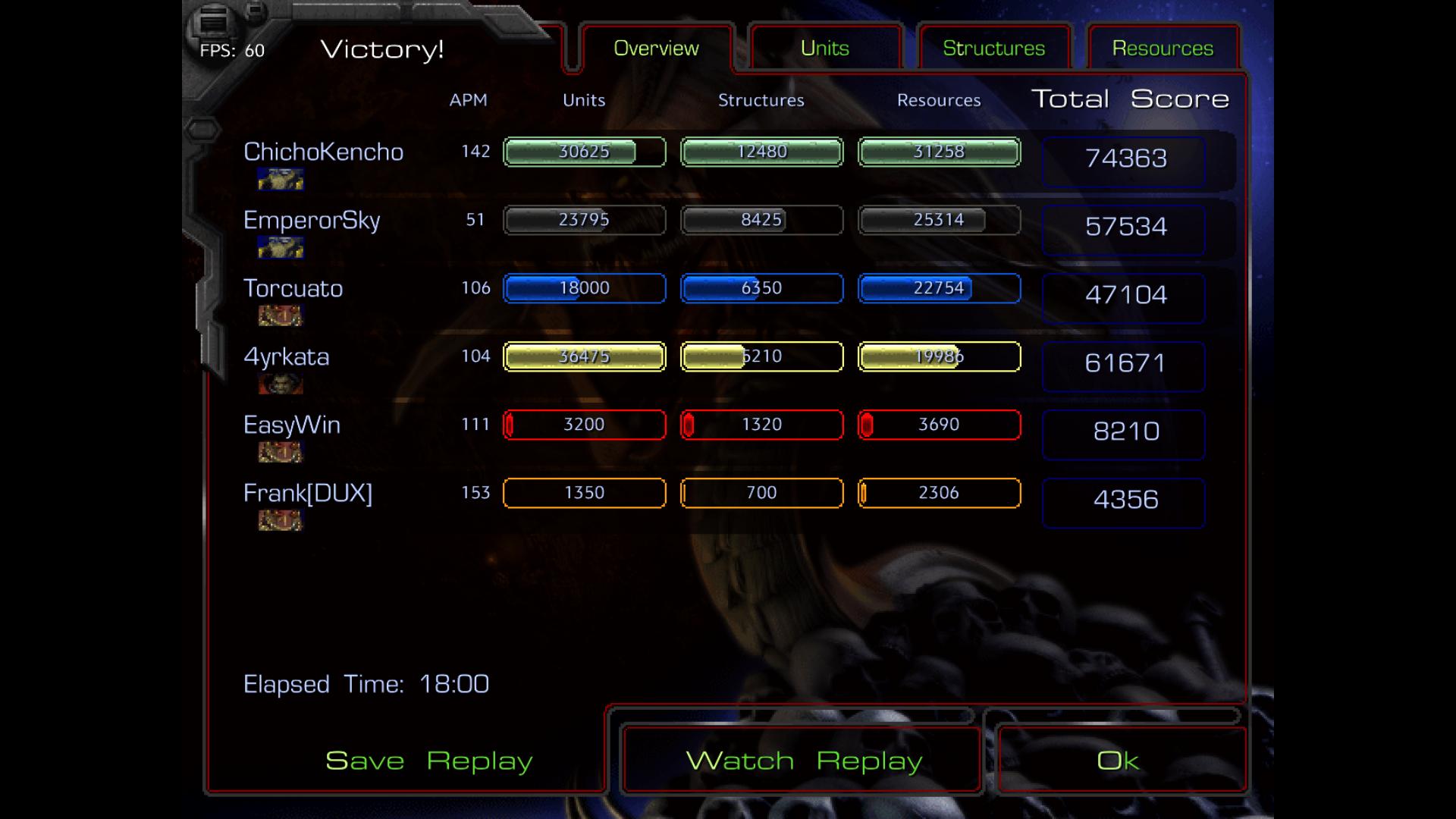Viewport: 1456px width, 819px height.
Task: Save the replay of this match
Action: 428,760
